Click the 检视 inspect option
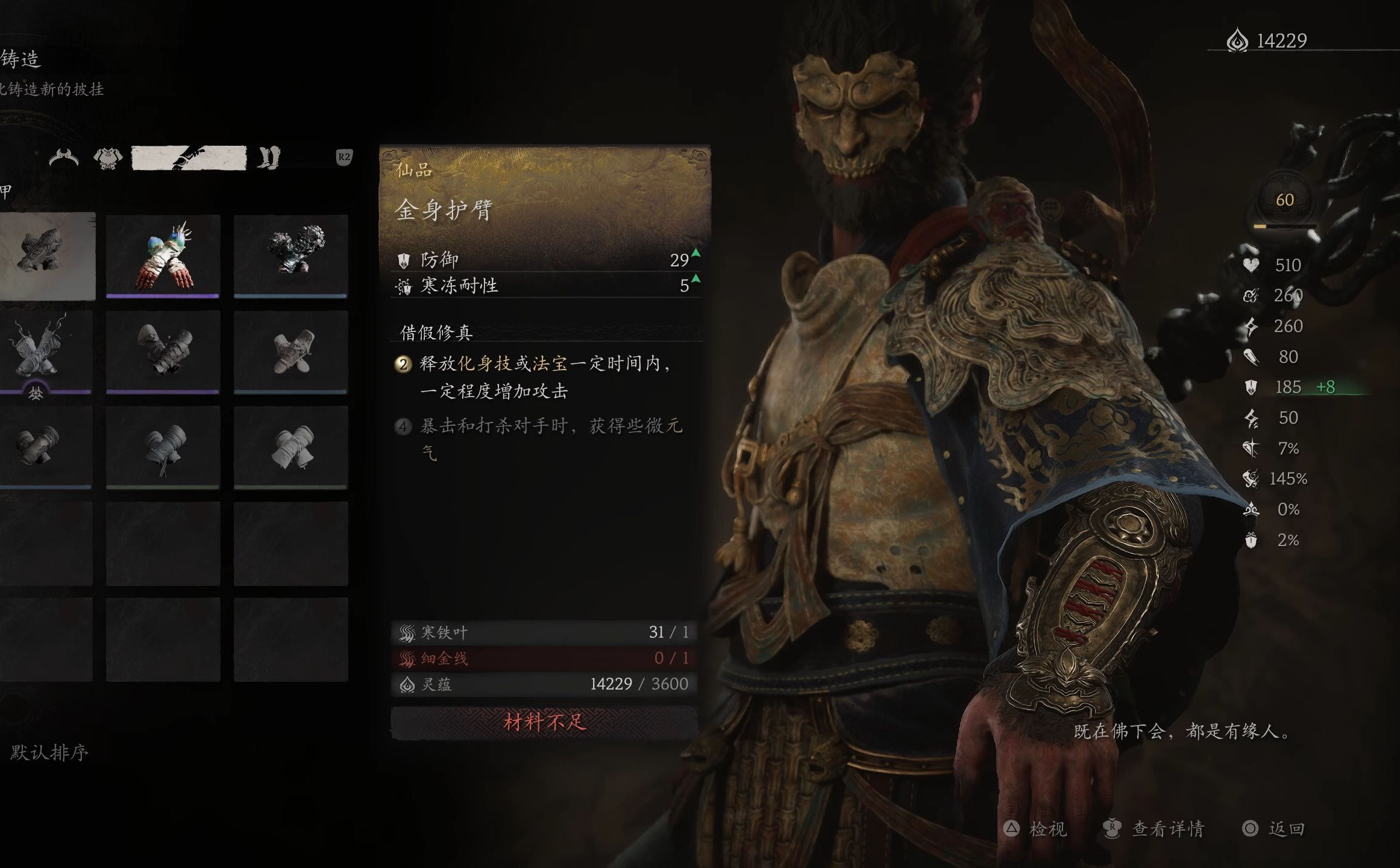Screen dimensions: 1400x868 [1037, 829]
